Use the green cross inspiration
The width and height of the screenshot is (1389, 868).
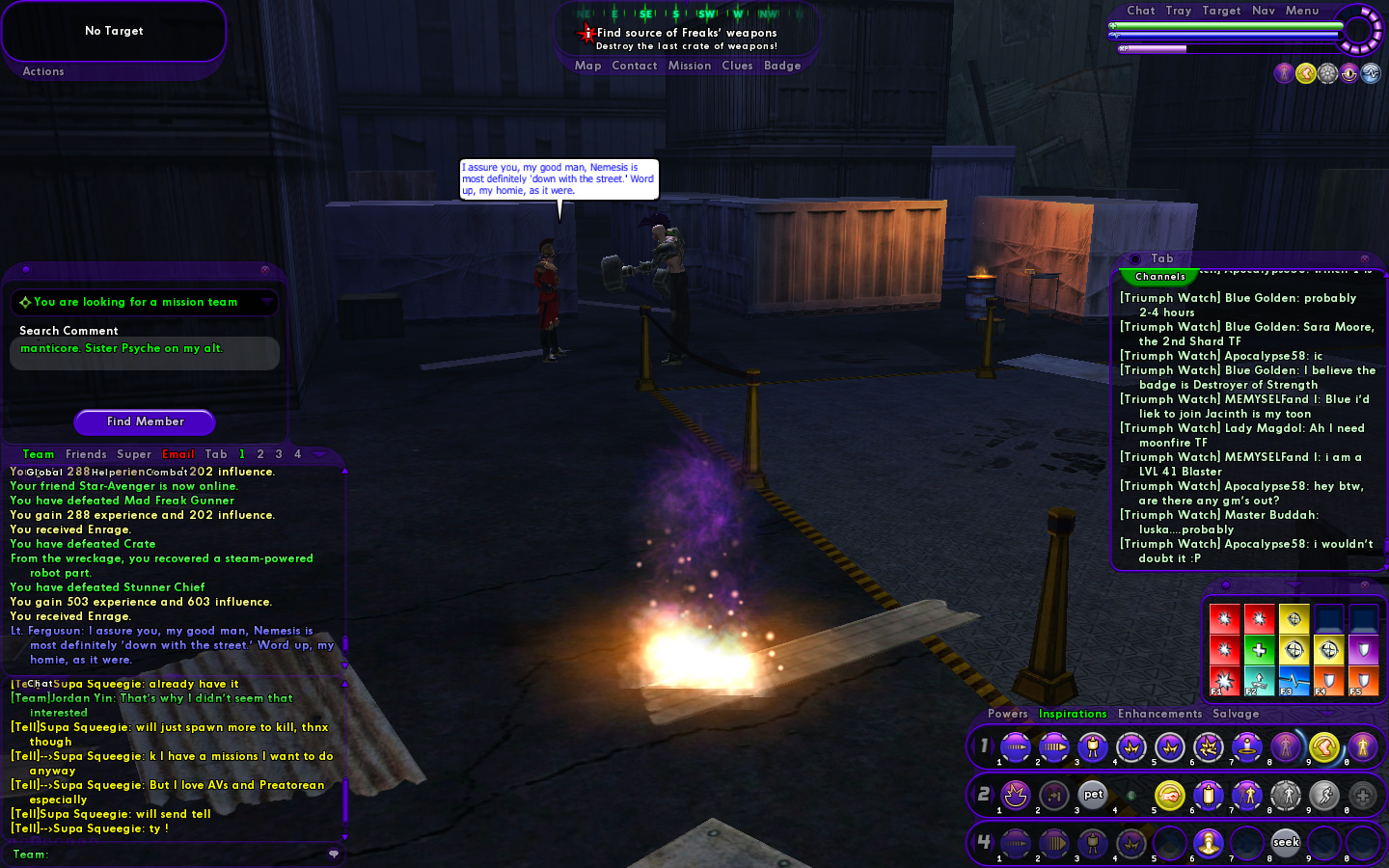point(1259,650)
